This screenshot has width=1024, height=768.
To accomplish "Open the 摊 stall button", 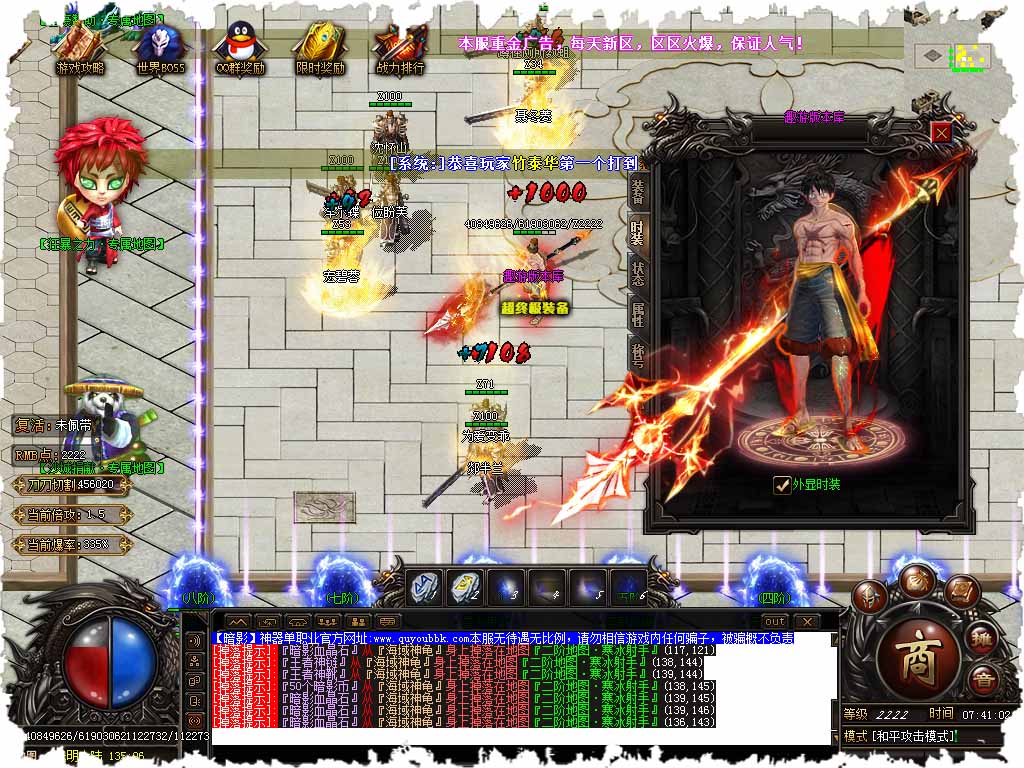I will click(984, 638).
